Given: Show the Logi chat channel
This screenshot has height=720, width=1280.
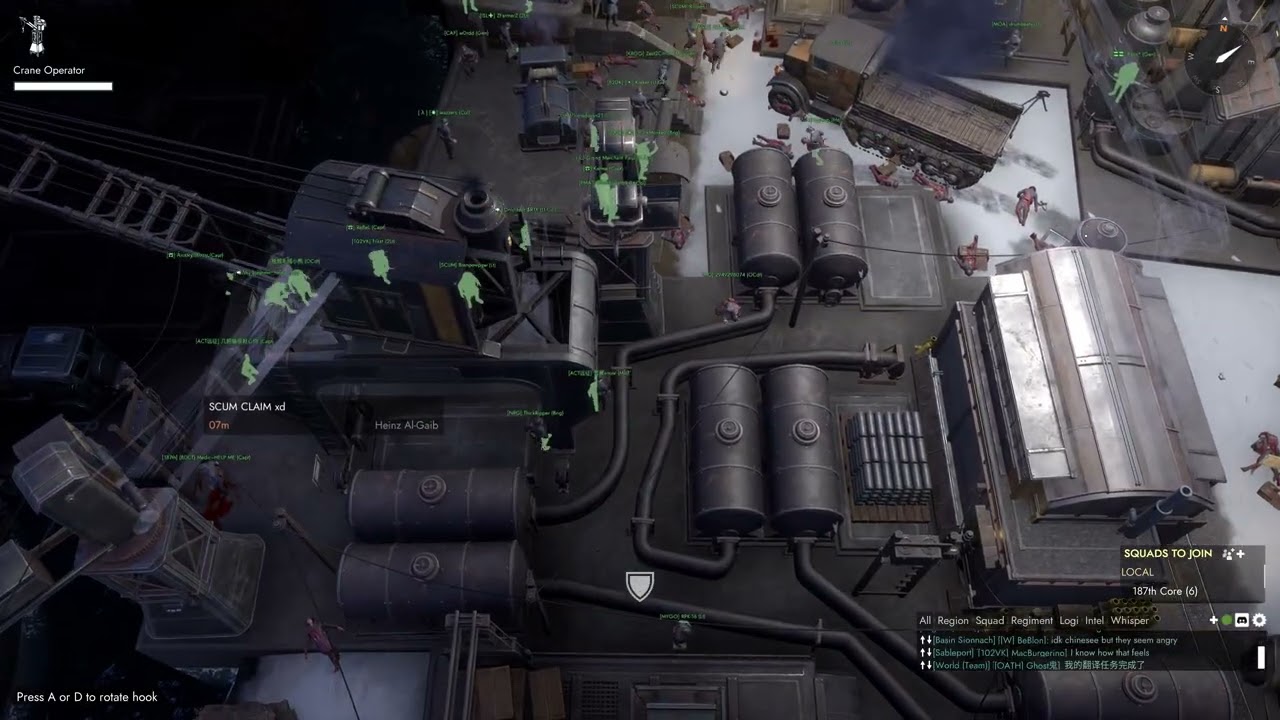Looking at the screenshot, I should [1069, 621].
